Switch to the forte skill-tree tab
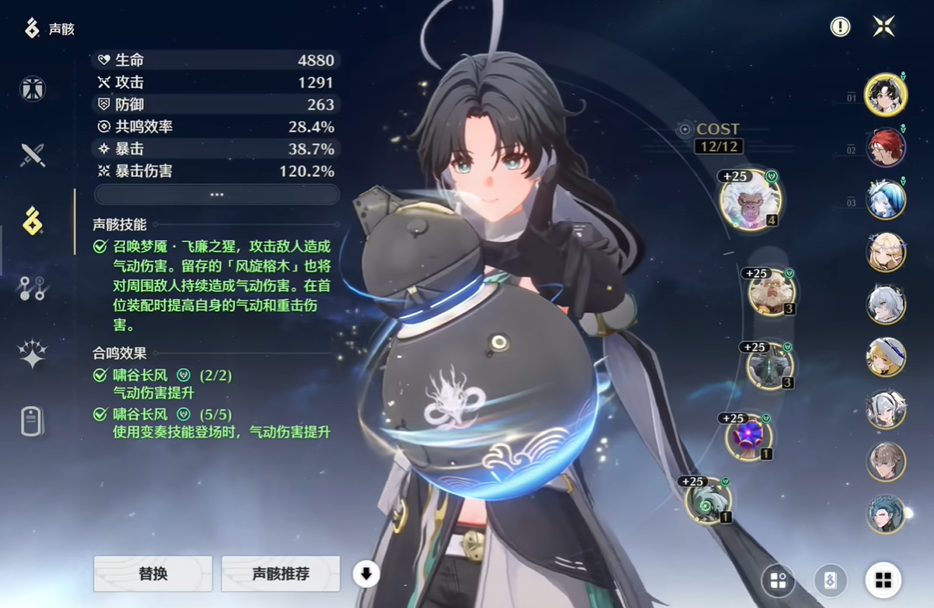The height and width of the screenshot is (608, 934). pos(33,288)
